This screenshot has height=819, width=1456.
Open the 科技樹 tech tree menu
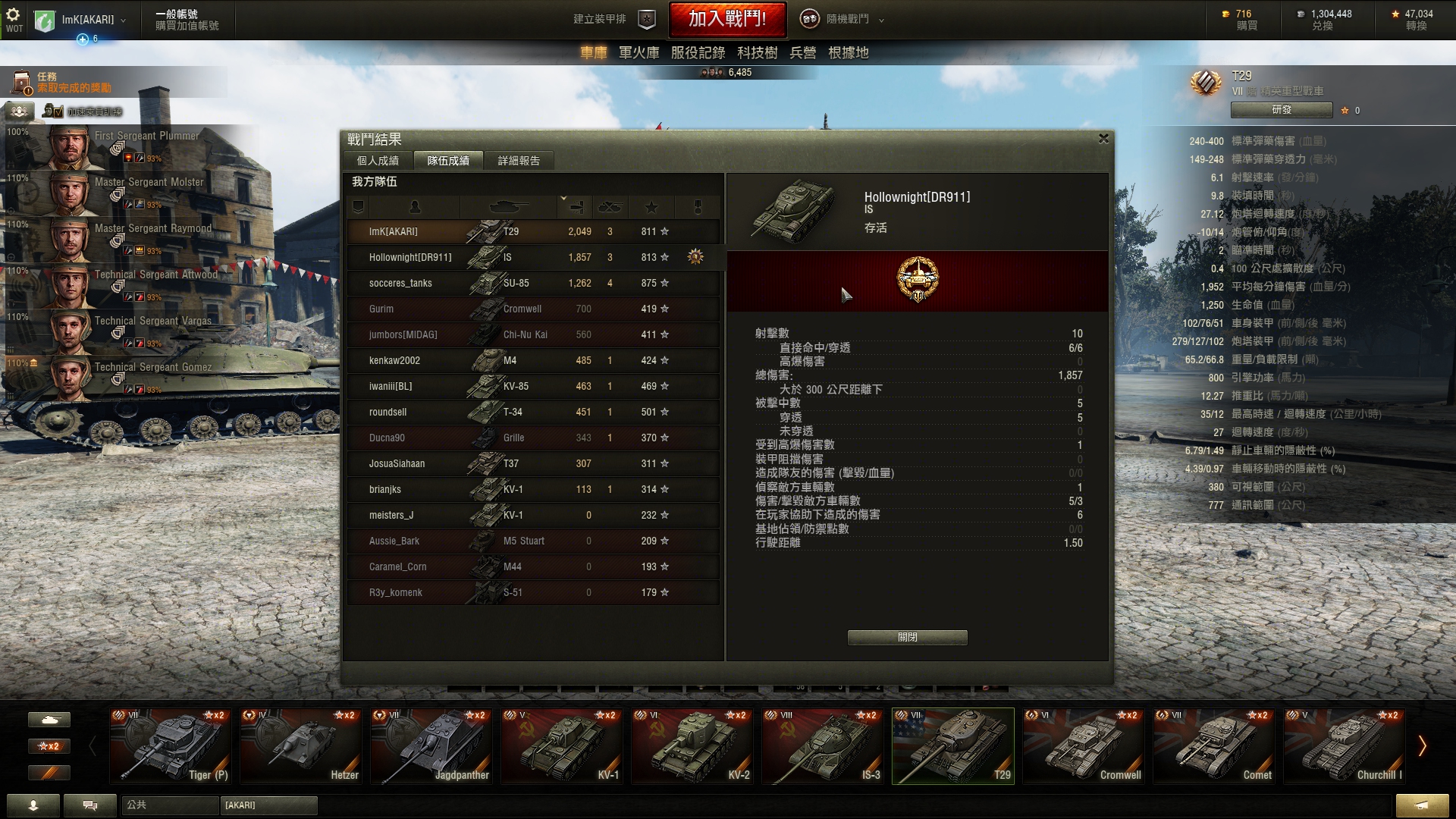tap(757, 52)
